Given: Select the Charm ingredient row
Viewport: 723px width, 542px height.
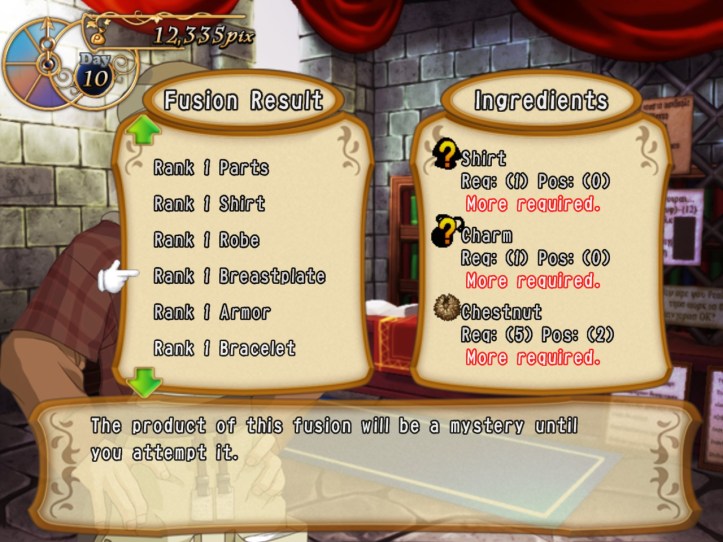Looking at the screenshot, I should pyautogui.click(x=486, y=237).
